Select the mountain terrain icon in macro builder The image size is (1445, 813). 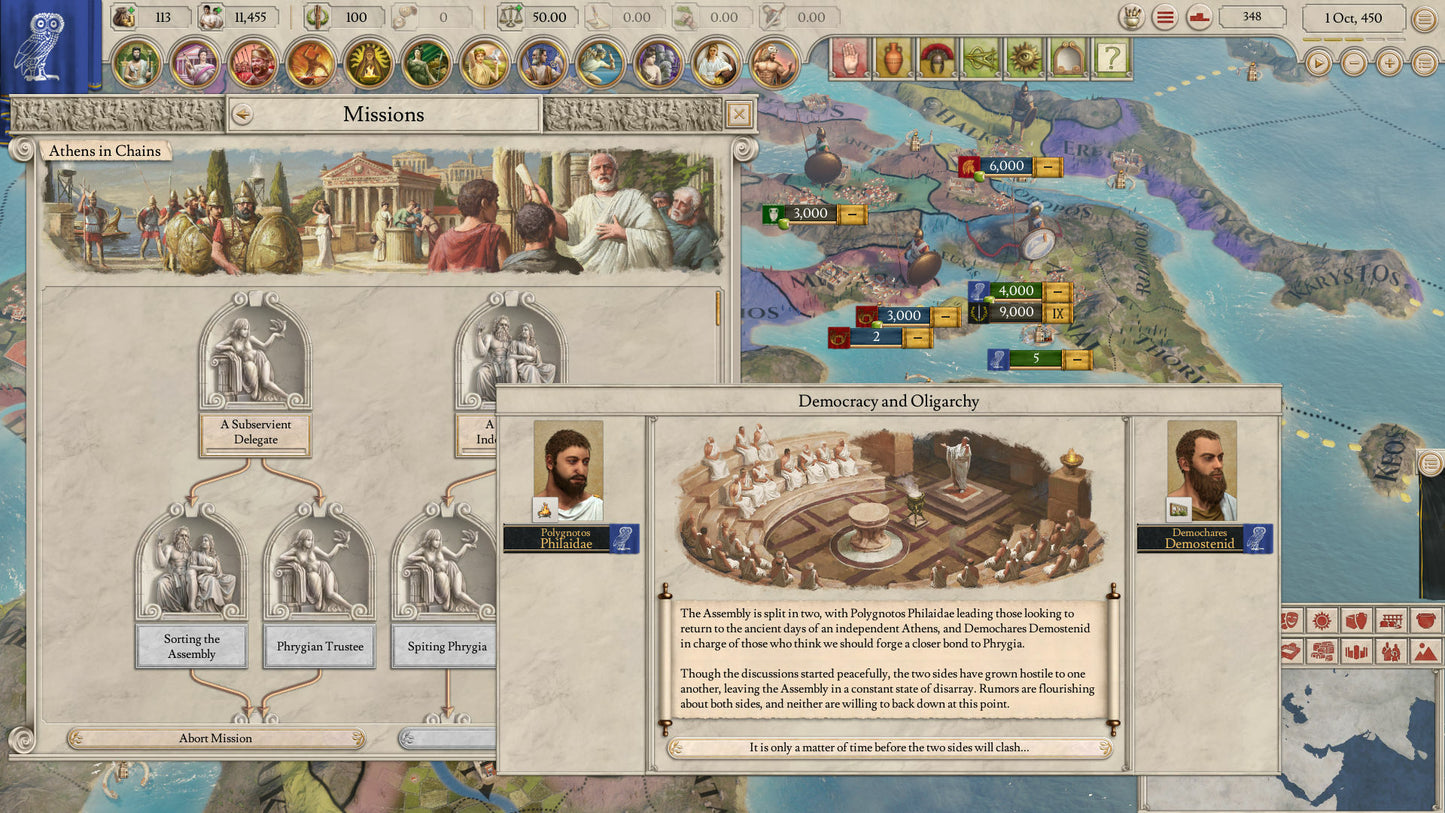pos(1425,652)
